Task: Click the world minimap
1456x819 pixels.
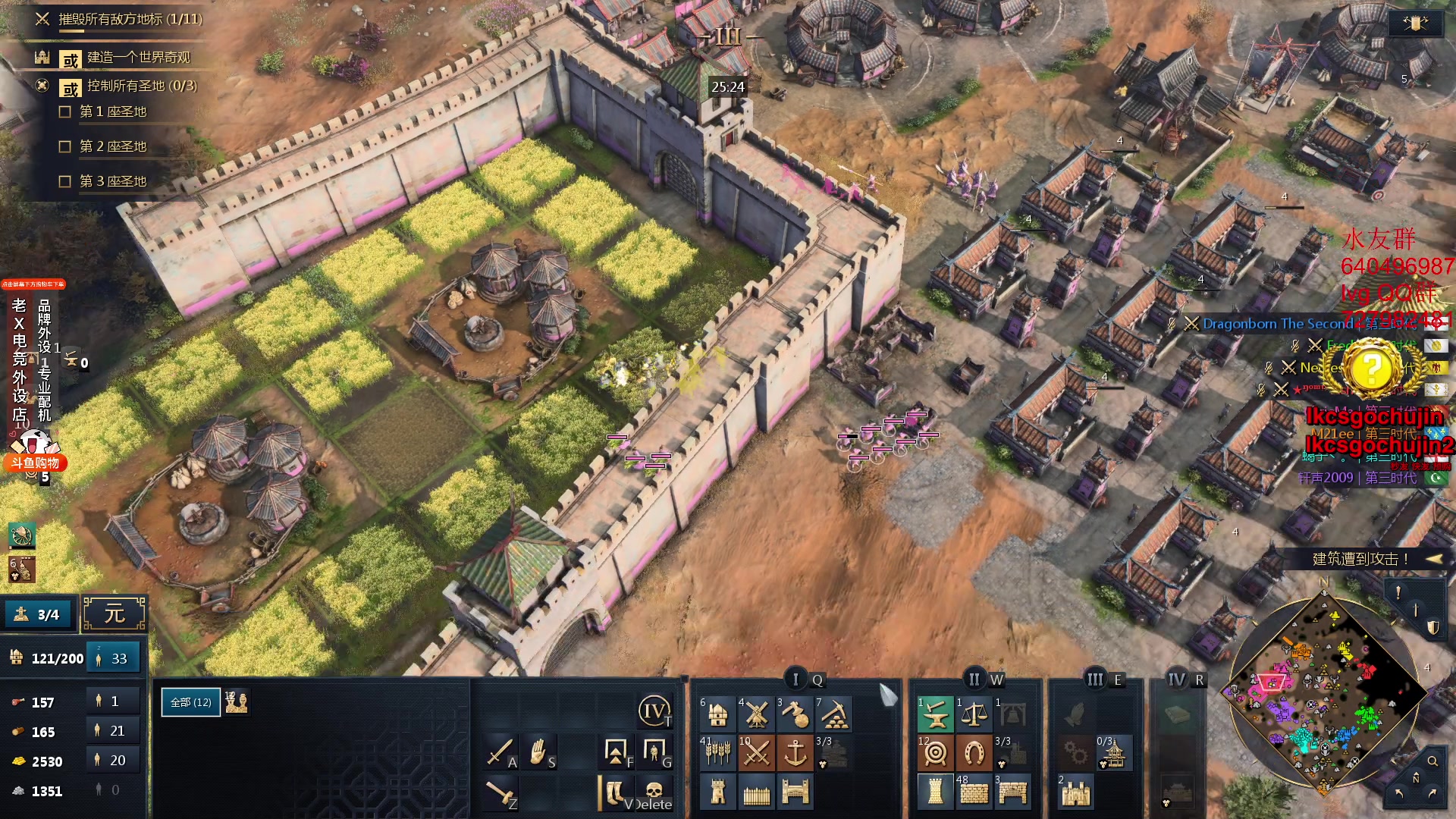Action: coord(1323,694)
